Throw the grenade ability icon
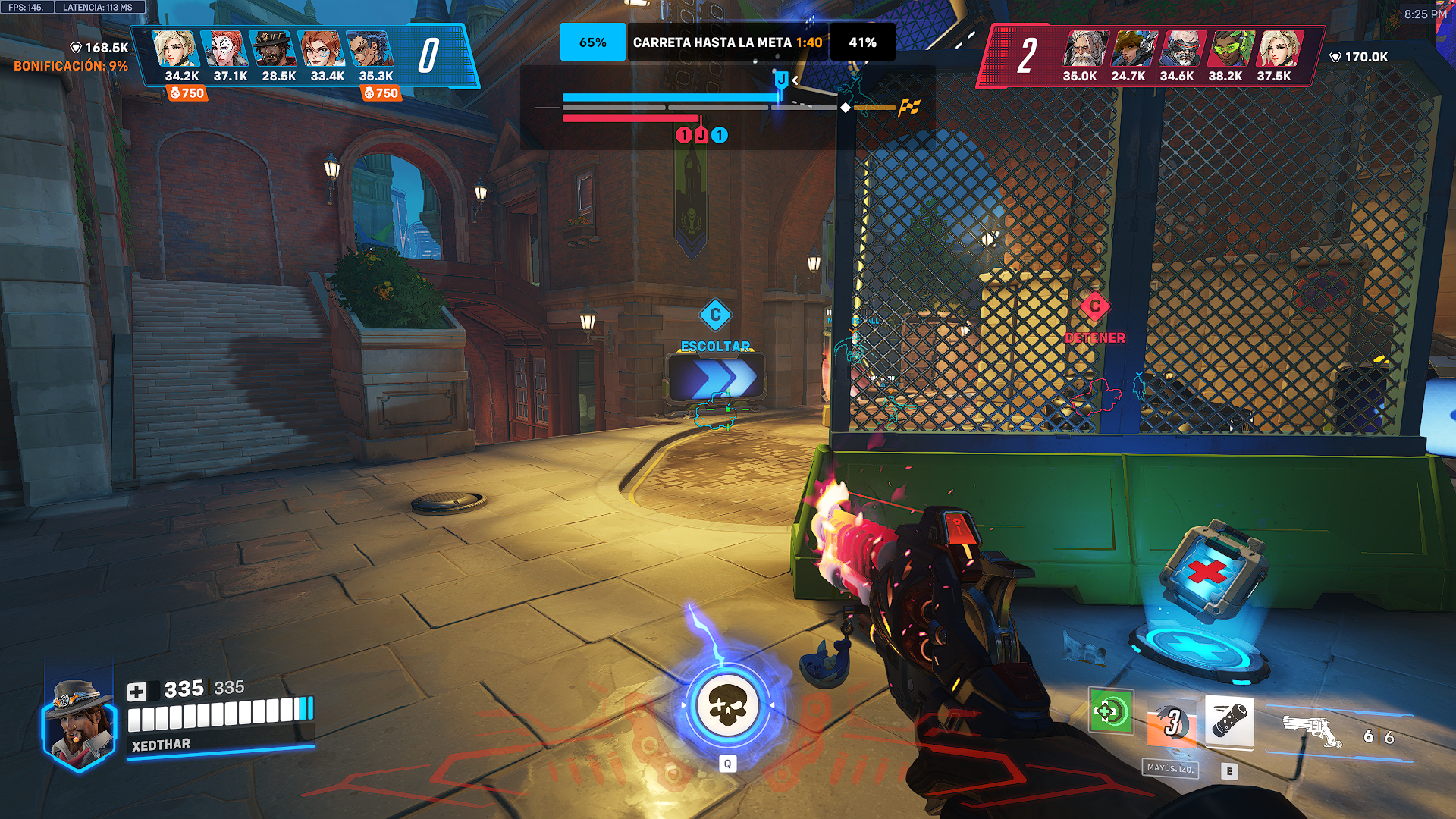The height and width of the screenshot is (819, 1456). pyautogui.click(x=1228, y=720)
